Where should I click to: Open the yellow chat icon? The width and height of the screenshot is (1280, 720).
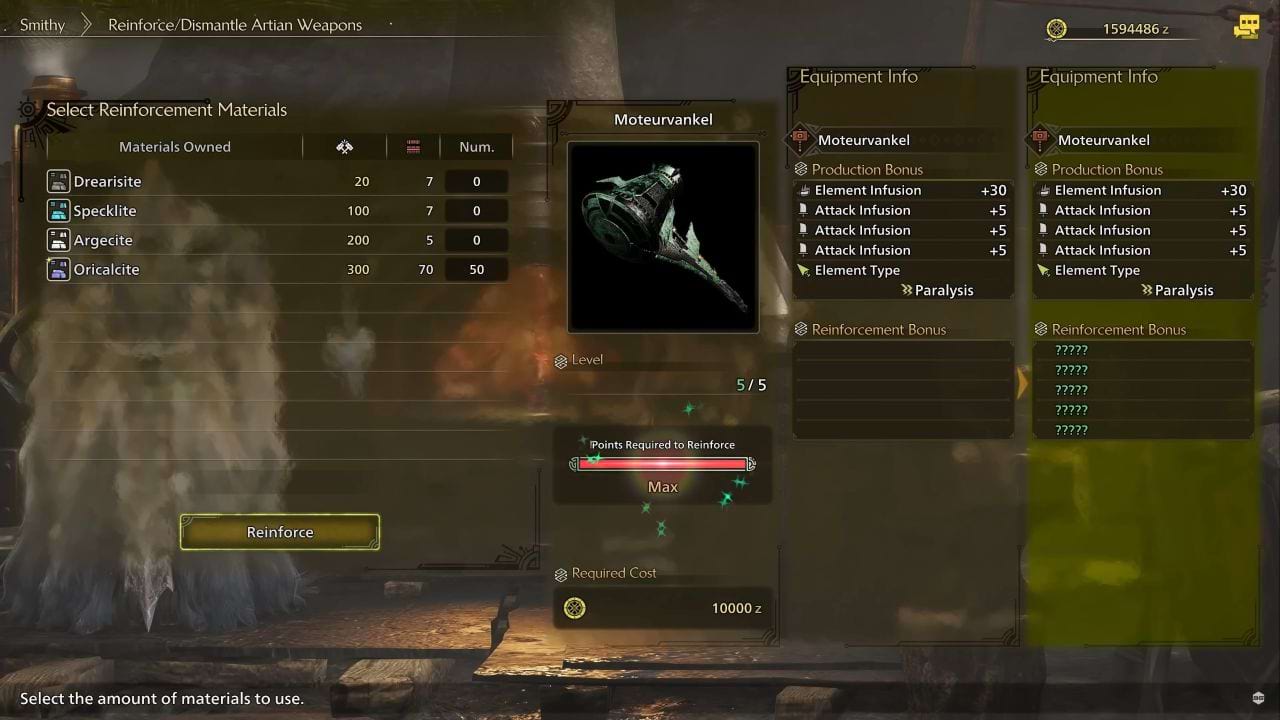[1246, 27]
